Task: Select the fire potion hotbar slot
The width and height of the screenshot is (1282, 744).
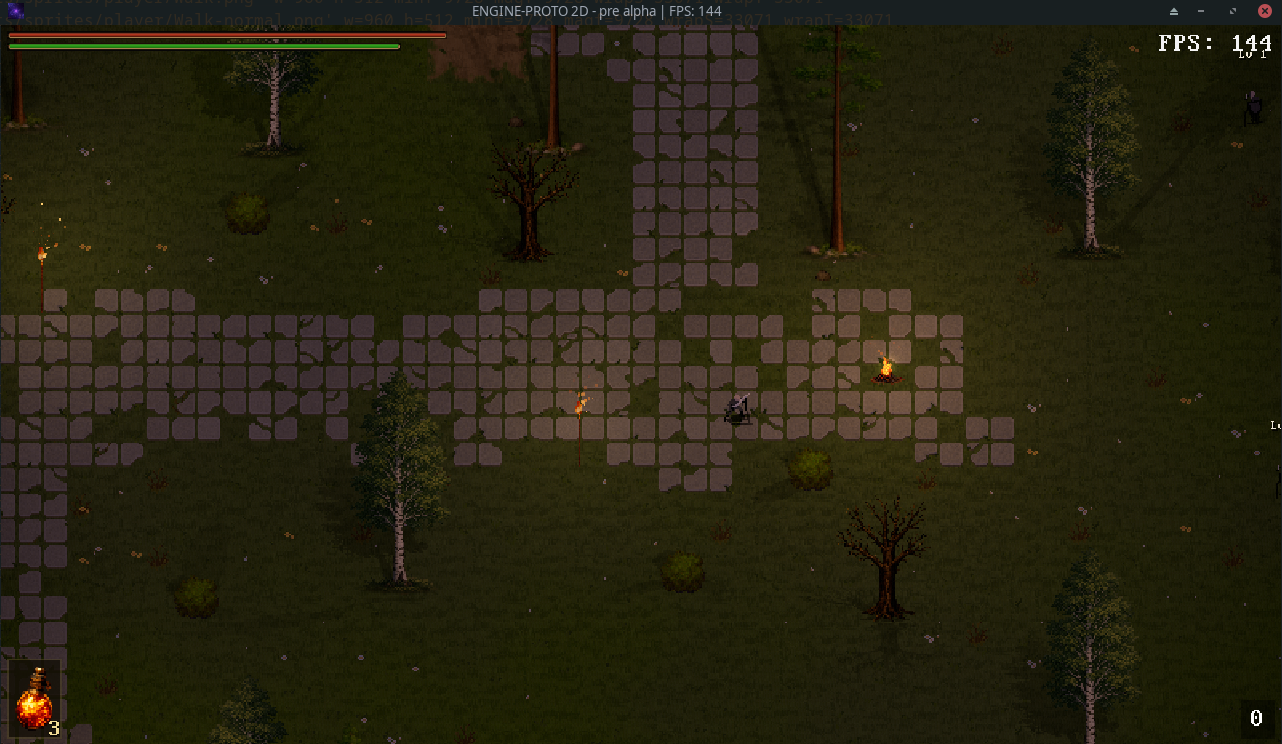Action: coord(34,697)
